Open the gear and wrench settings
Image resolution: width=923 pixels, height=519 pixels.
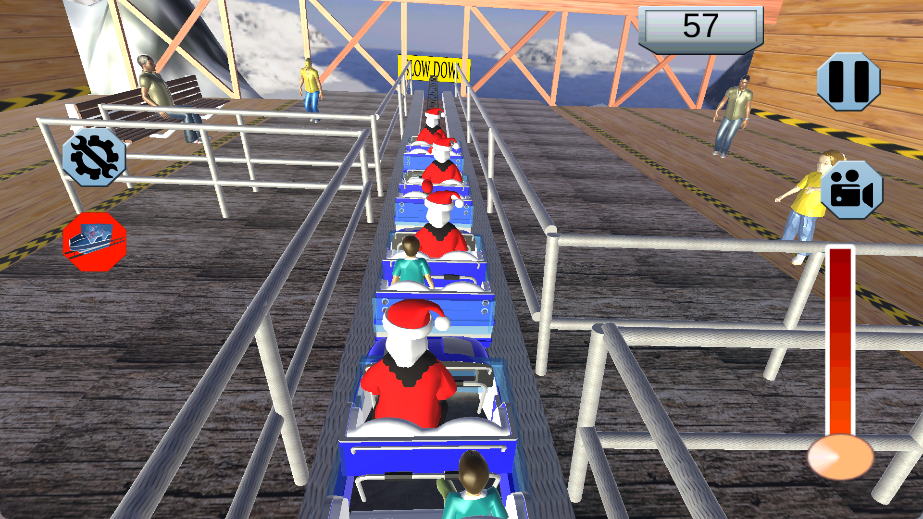pyautogui.click(x=94, y=158)
